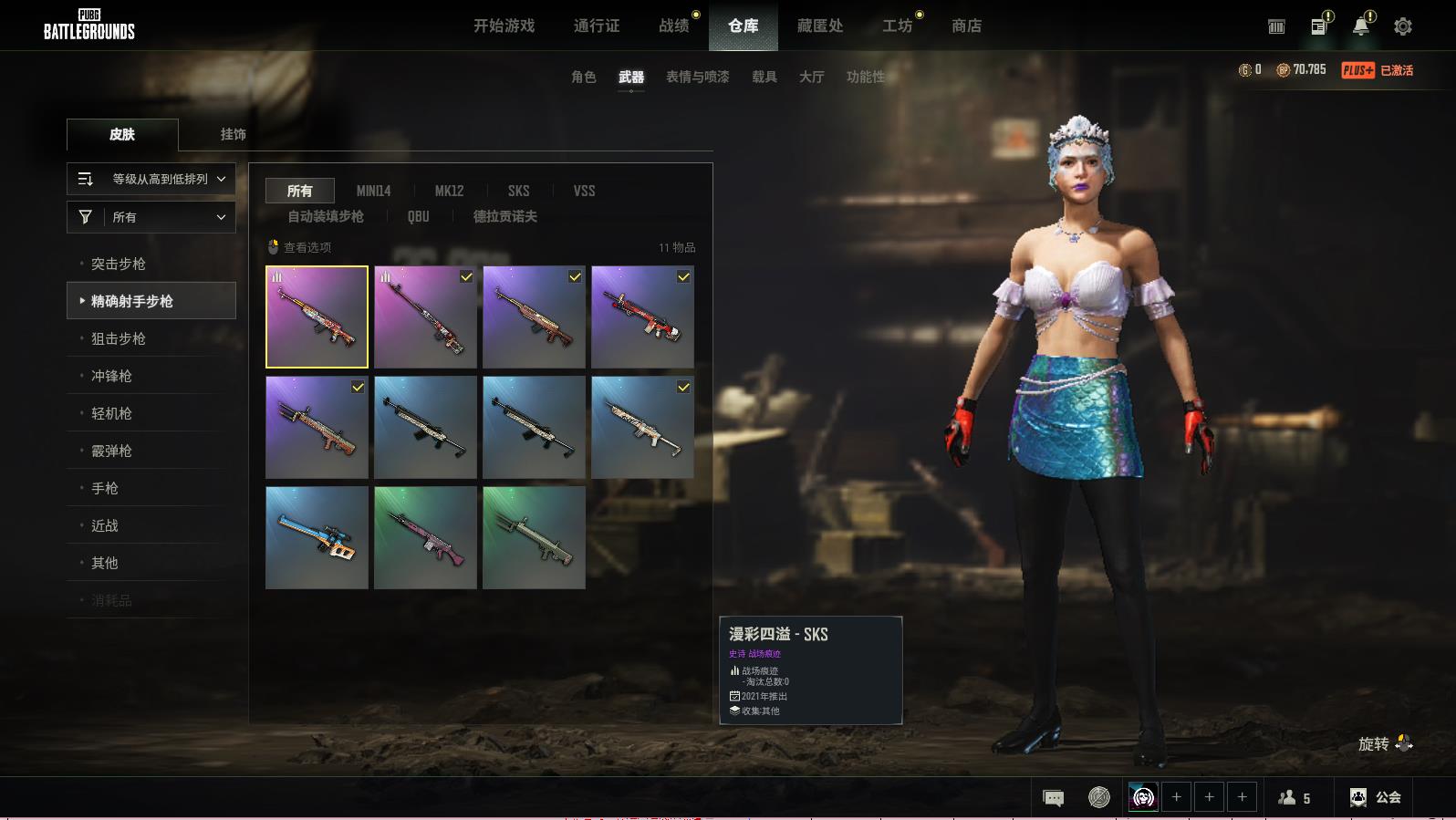
Task: Pick the pink rifle skin on green background
Action: pyautogui.click(x=425, y=537)
